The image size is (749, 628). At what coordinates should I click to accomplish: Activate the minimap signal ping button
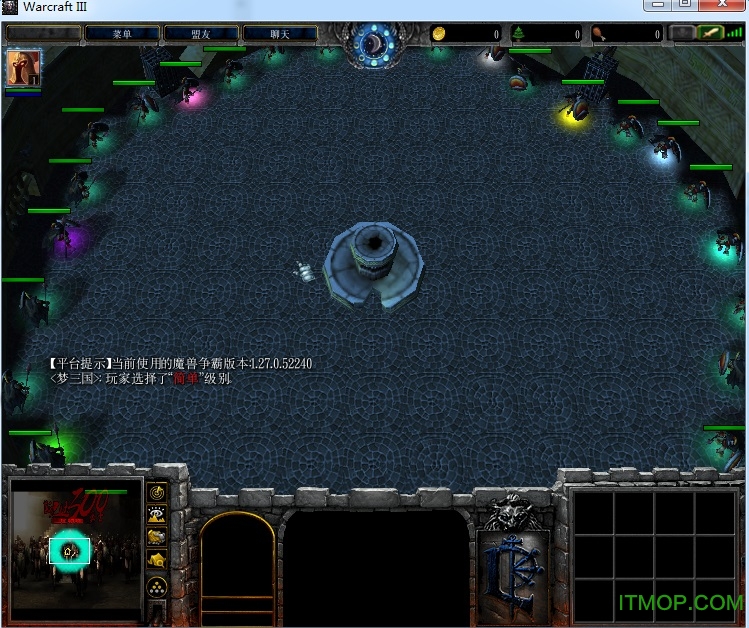tap(157, 492)
